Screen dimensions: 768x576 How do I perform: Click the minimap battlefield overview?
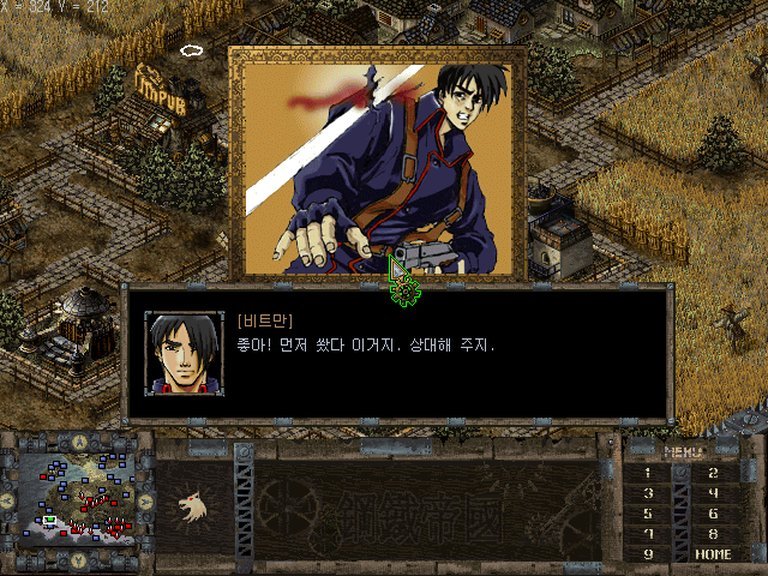coord(78,498)
